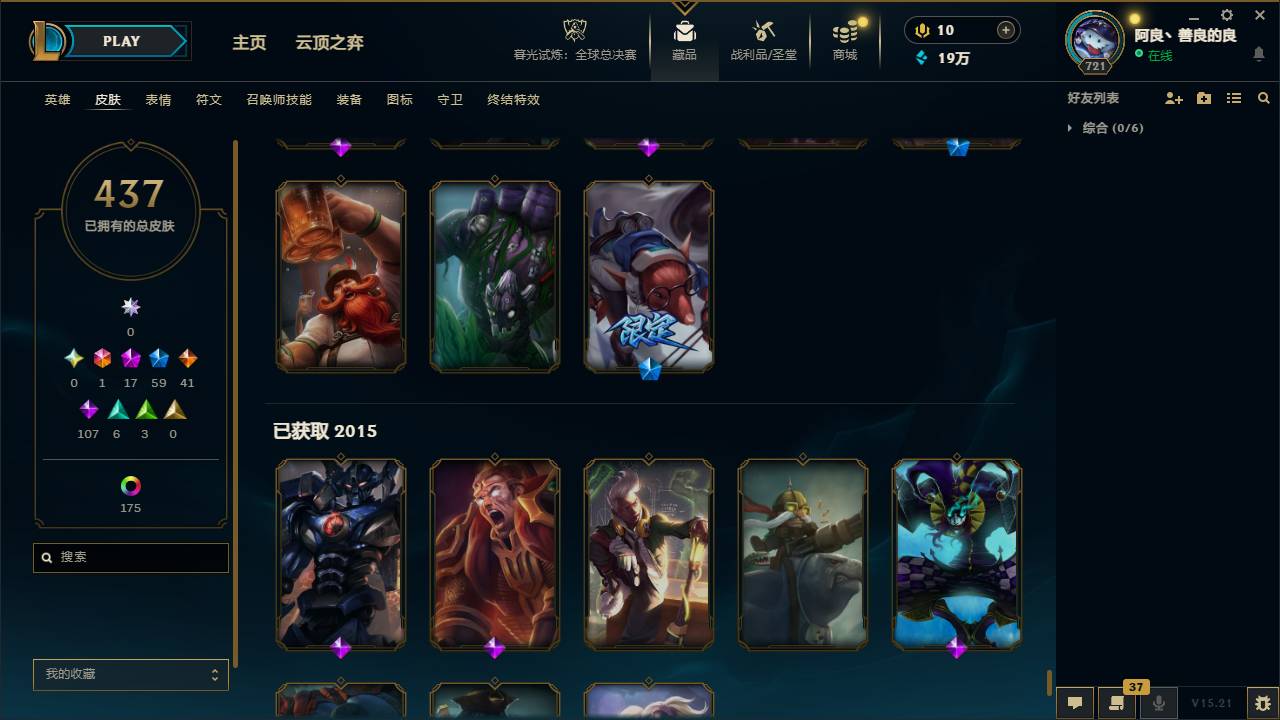Viewport: 1280px width, 720px height.
Task: Toggle the mythic gem rarity filter
Action: pos(101,357)
